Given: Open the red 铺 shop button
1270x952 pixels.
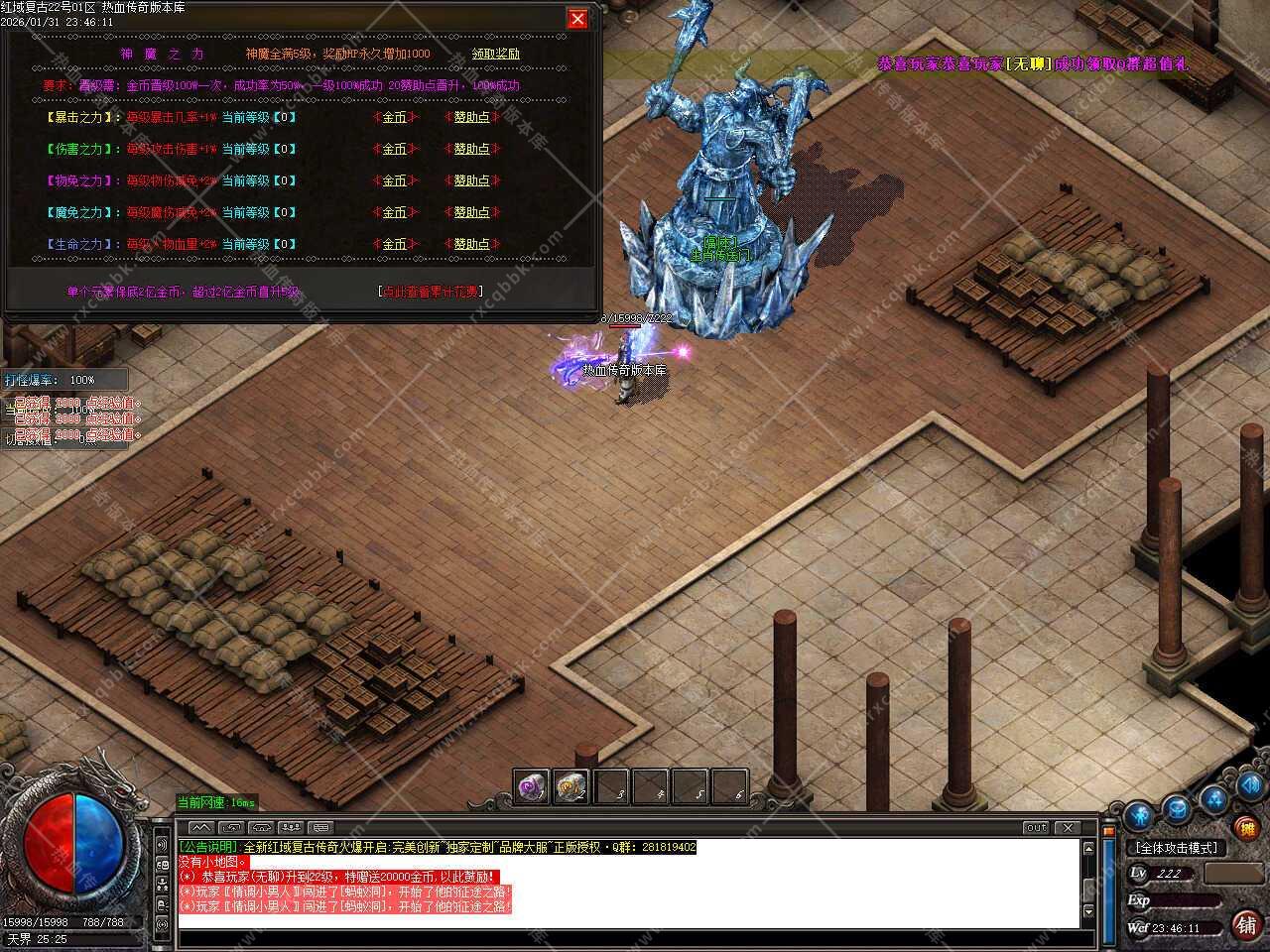Looking at the screenshot, I should point(1245,925).
